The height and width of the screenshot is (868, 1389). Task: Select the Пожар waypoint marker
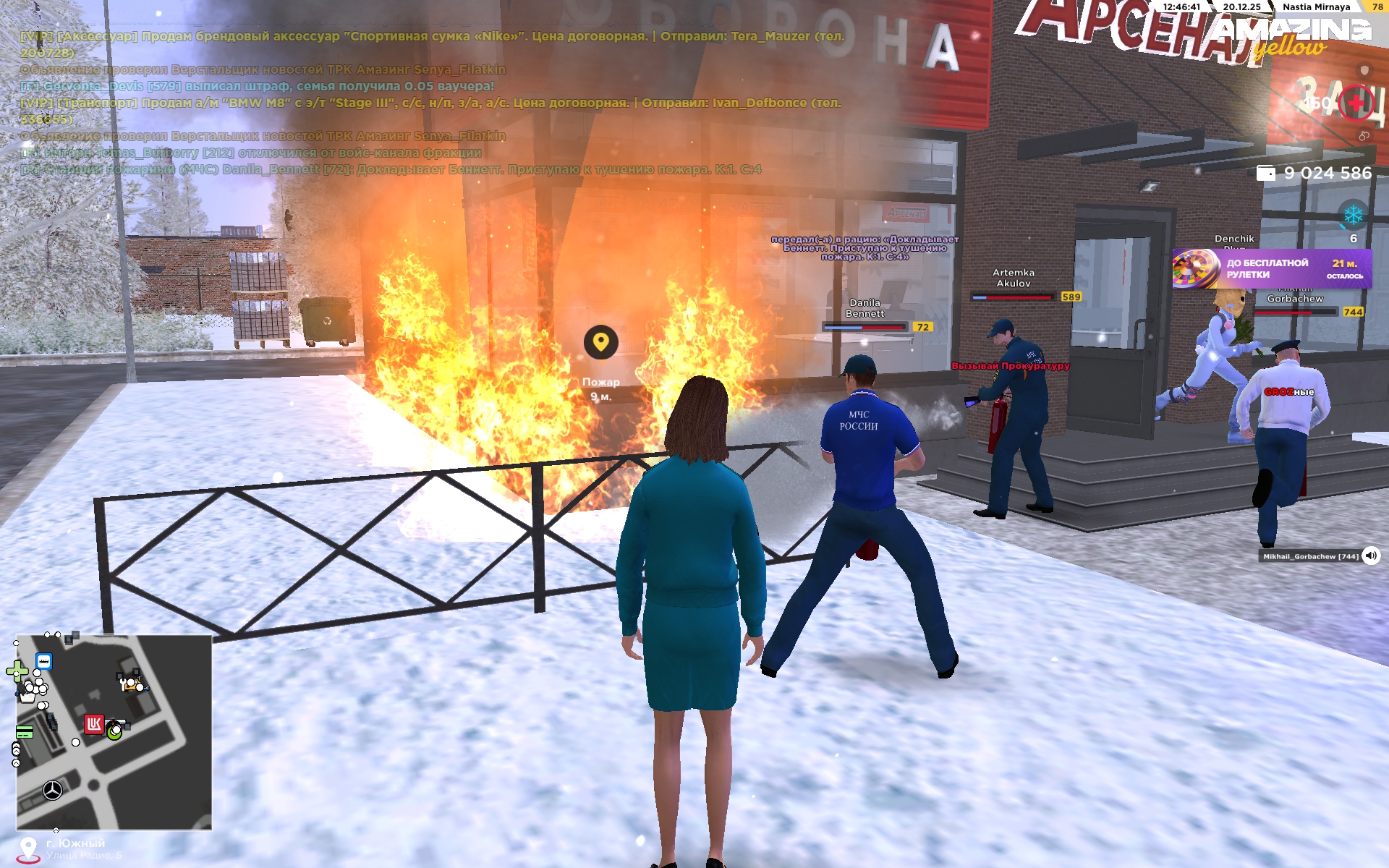pyautogui.click(x=600, y=342)
